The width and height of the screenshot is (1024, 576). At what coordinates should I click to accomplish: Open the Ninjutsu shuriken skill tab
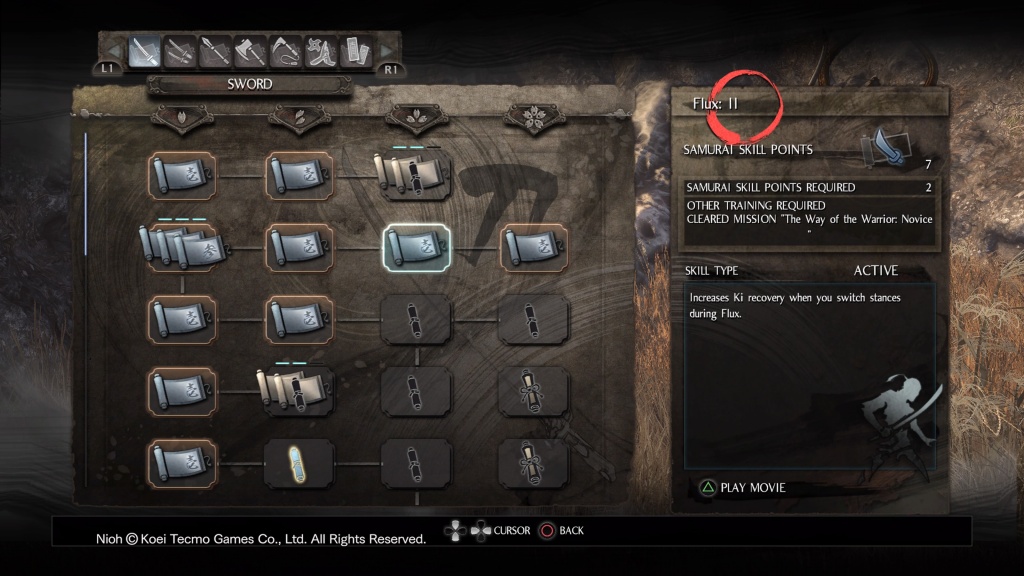[320, 49]
